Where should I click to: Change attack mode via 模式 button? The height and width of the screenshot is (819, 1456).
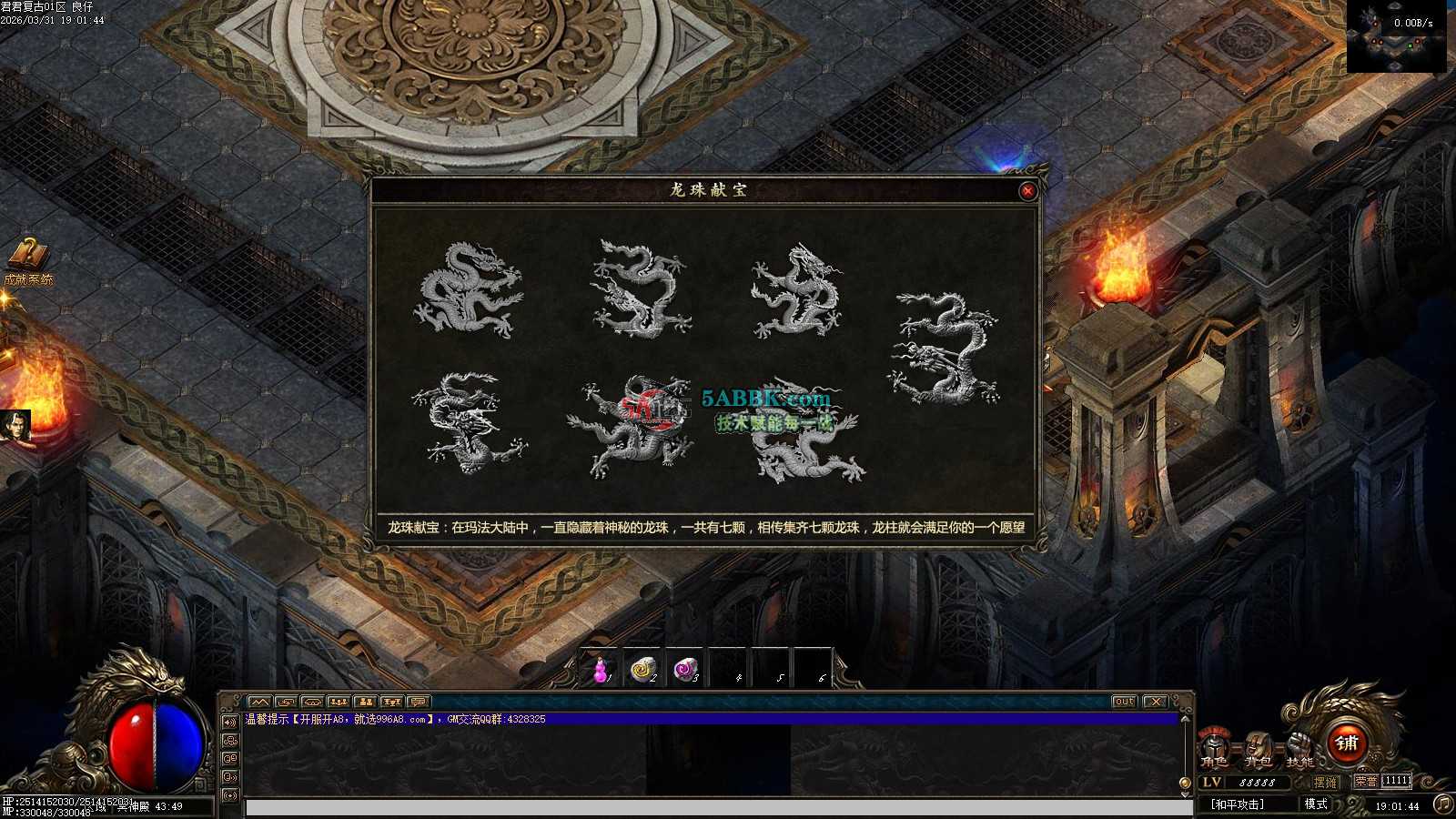[1316, 804]
